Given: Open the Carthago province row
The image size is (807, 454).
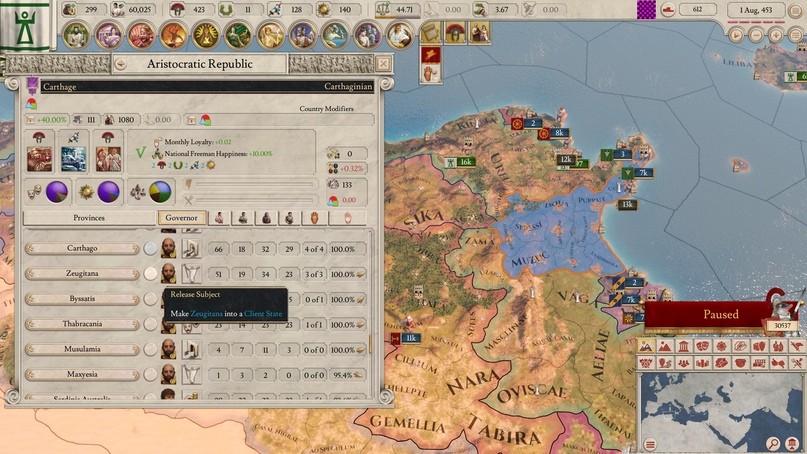Looking at the screenshot, I should [x=82, y=248].
